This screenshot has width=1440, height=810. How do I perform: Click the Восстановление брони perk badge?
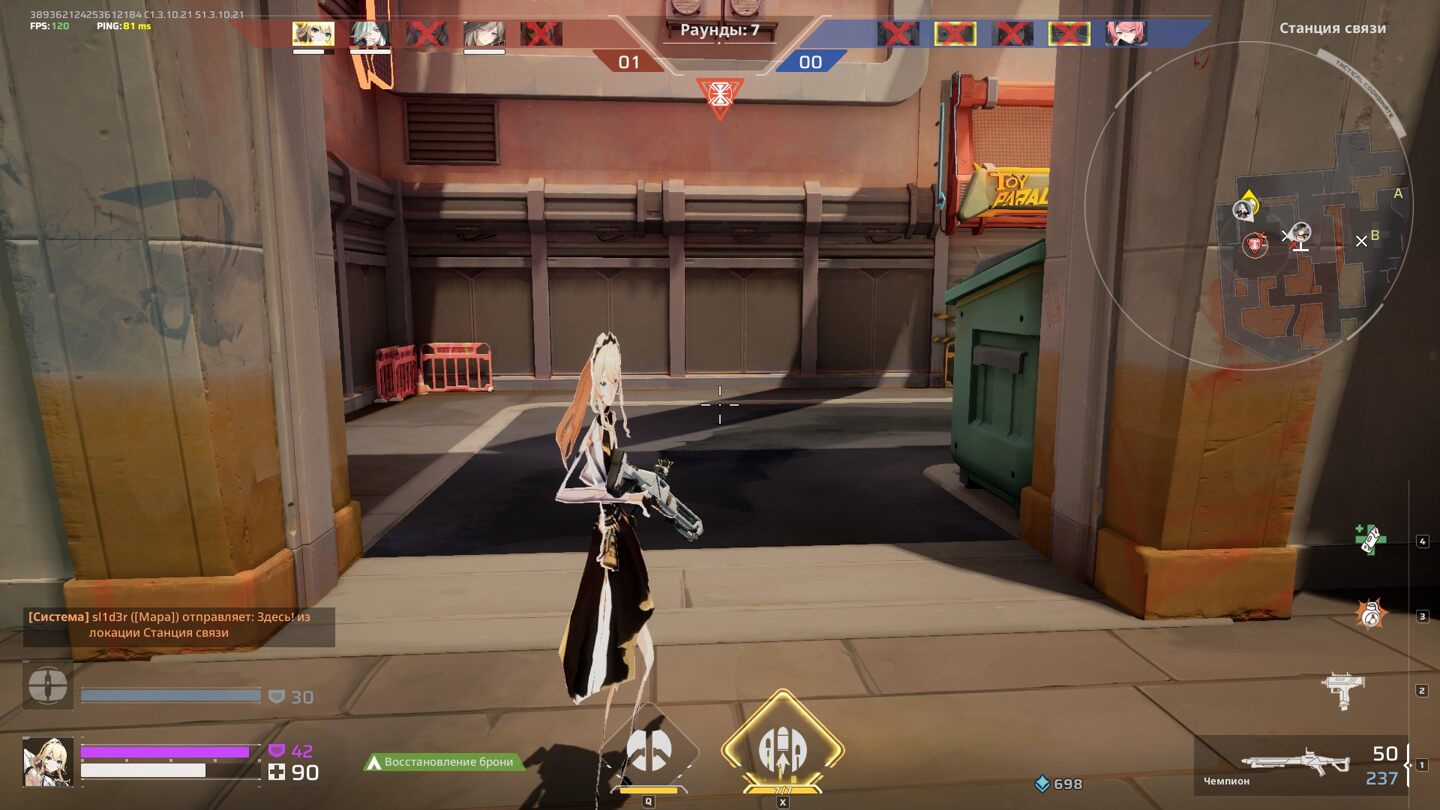click(x=443, y=762)
